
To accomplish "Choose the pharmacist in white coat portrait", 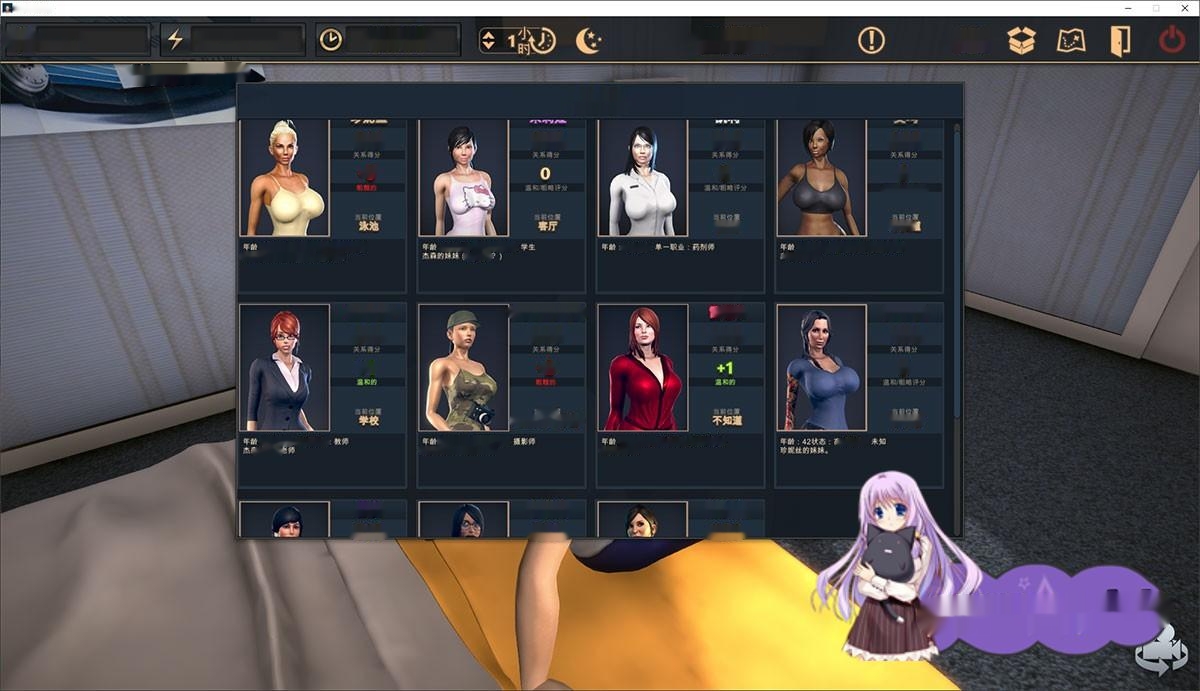I will coord(642,178).
